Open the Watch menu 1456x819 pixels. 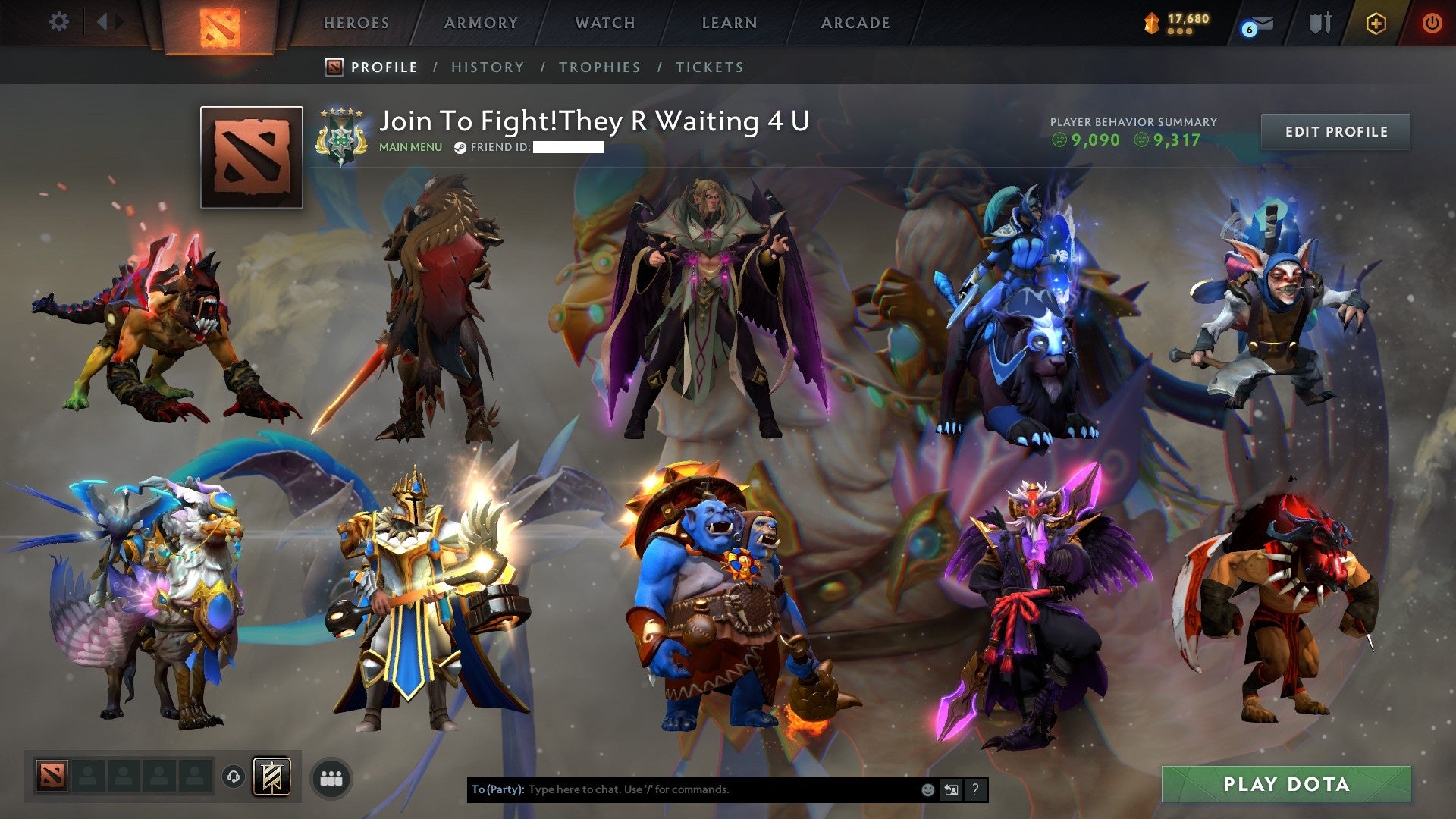(604, 23)
